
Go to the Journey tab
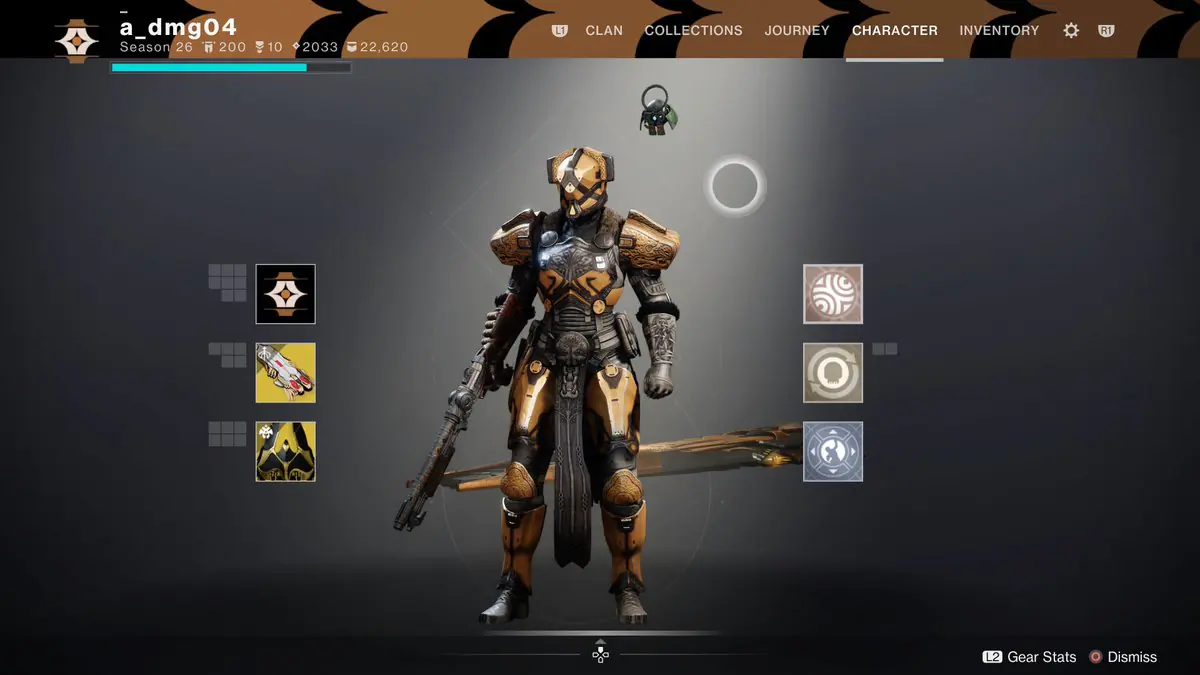pos(797,30)
